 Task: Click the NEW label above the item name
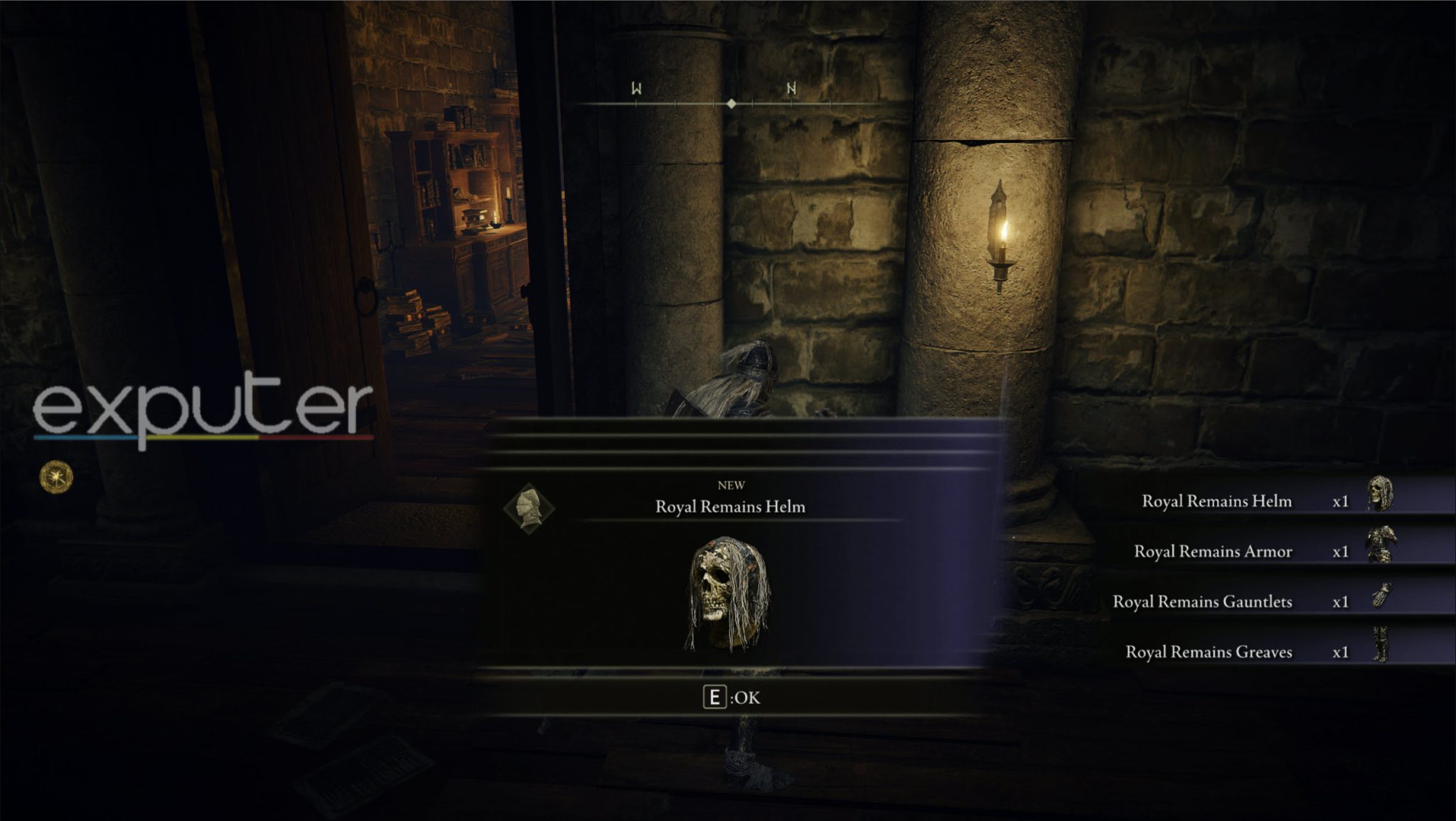pyautogui.click(x=733, y=485)
